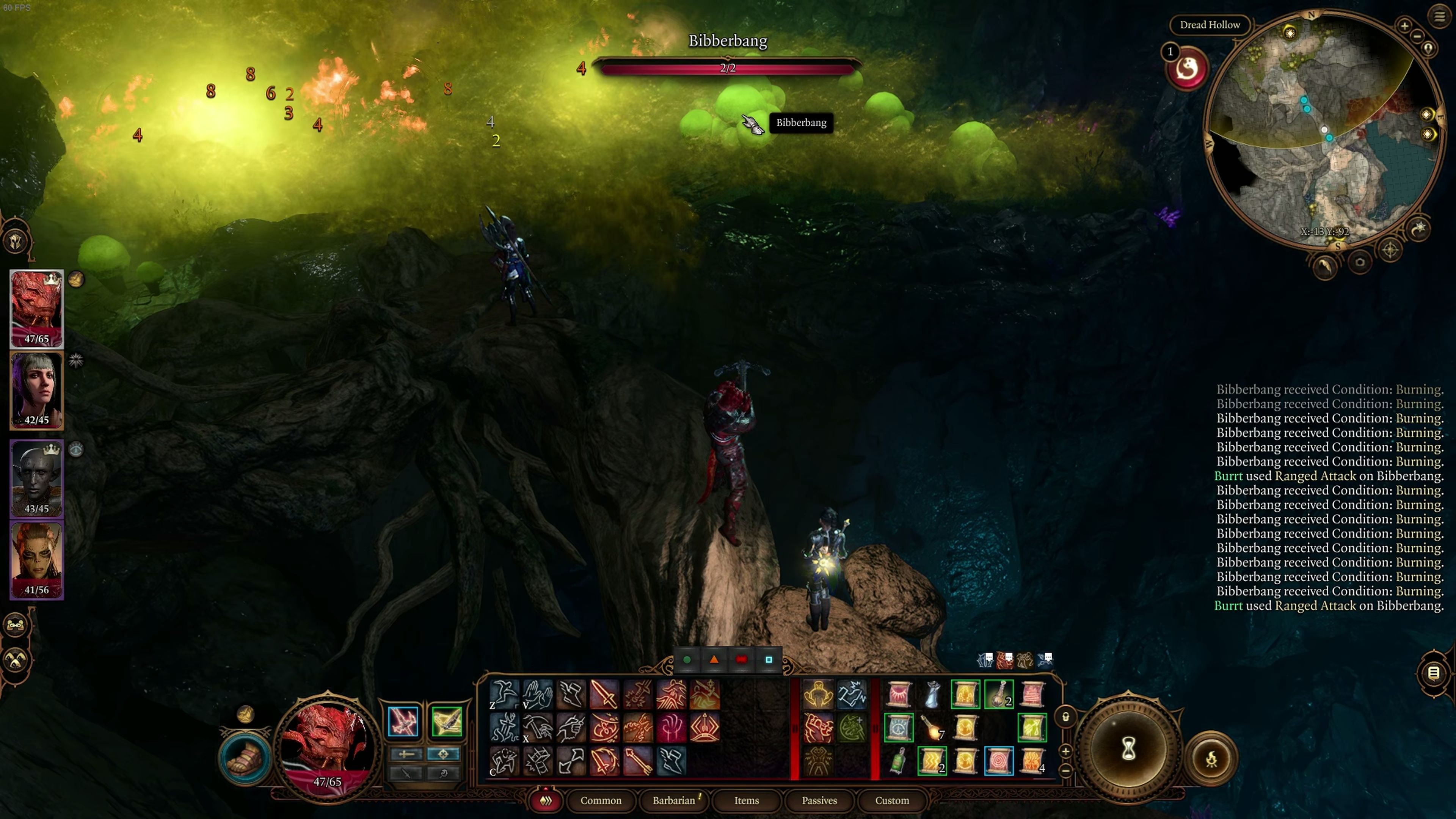Select the grey-skinned companion portrait with crown
Image resolution: width=1456 pixels, height=819 pixels.
point(37,478)
